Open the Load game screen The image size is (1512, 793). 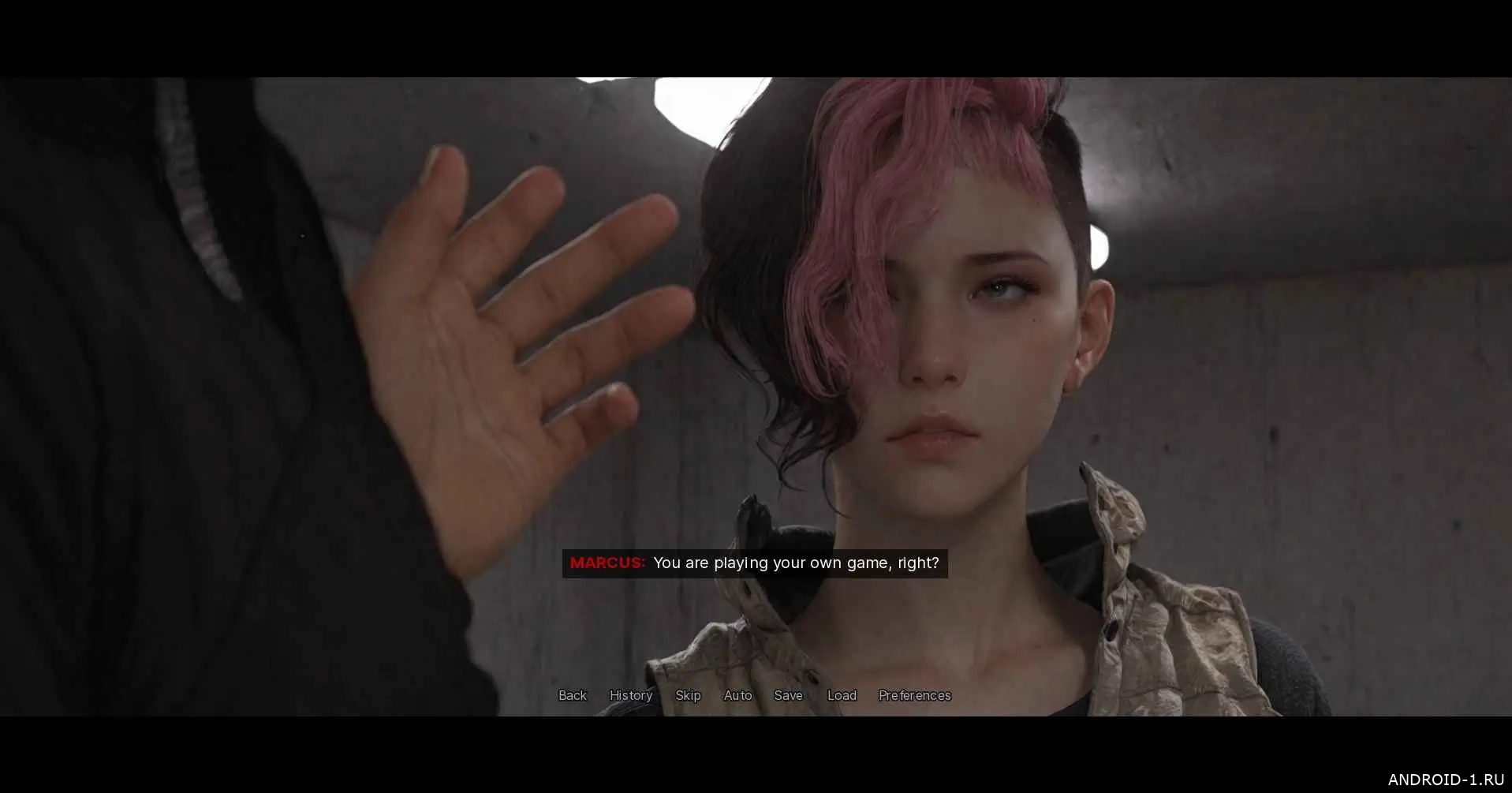pyautogui.click(x=842, y=695)
